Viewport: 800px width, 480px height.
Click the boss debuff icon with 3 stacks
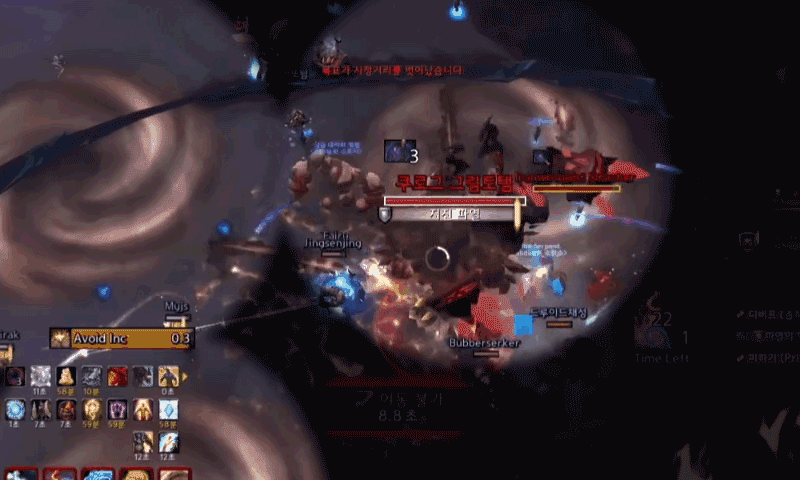tap(398, 151)
